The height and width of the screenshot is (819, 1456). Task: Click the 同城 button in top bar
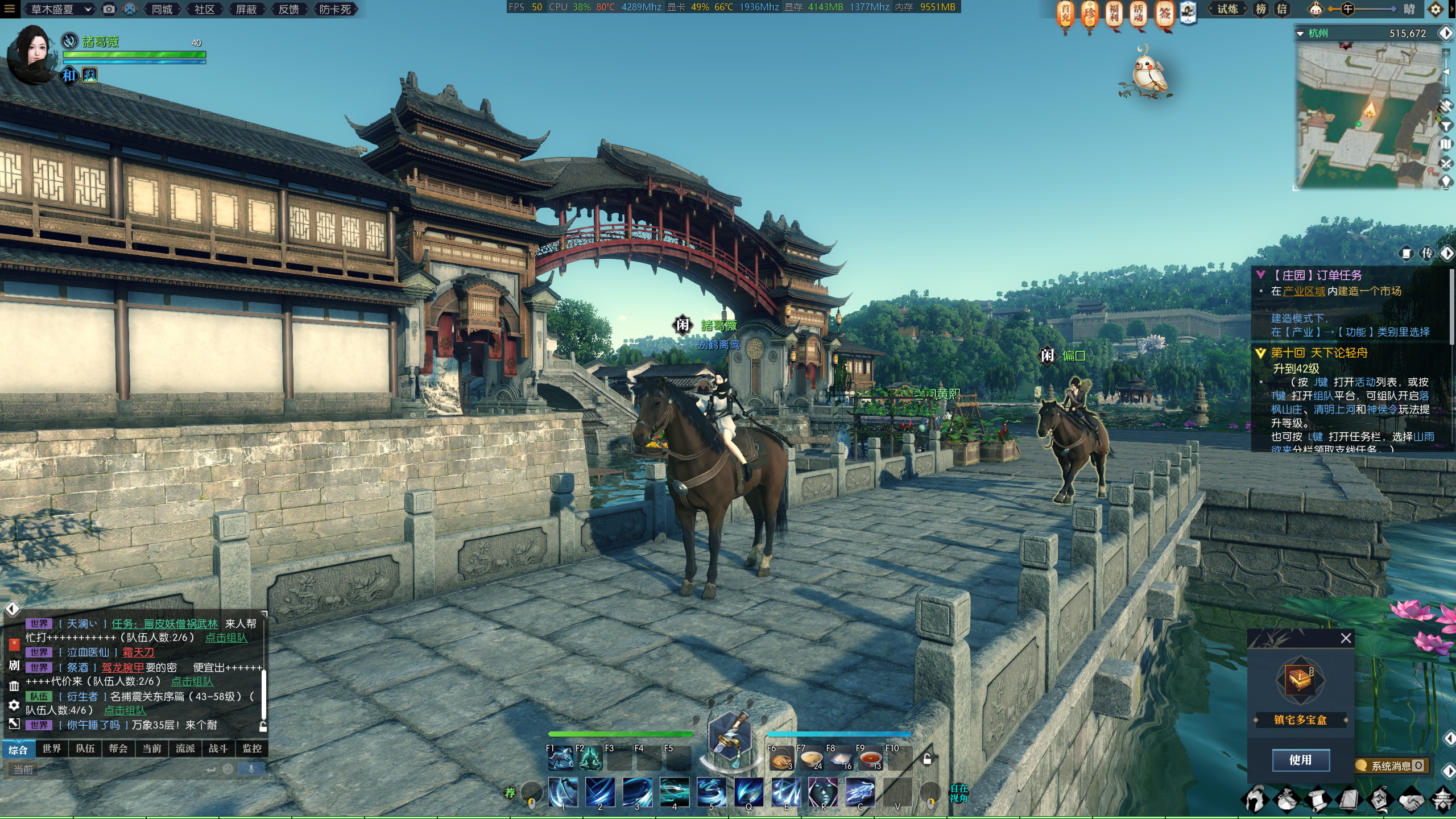click(x=163, y=9)
